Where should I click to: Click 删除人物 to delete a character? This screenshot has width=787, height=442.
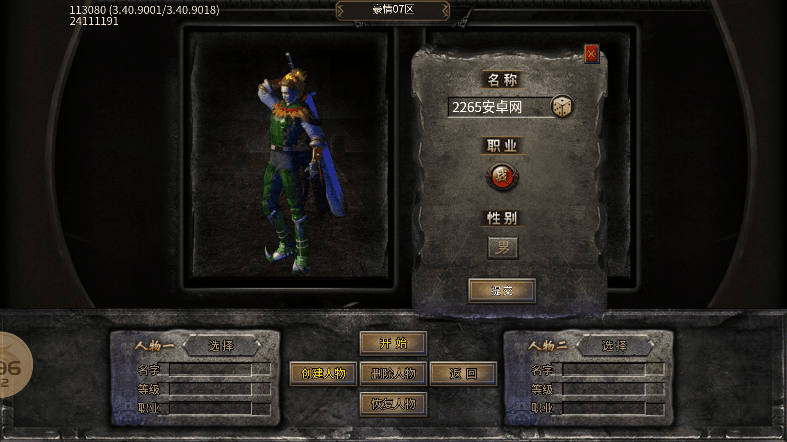point(393,374)
